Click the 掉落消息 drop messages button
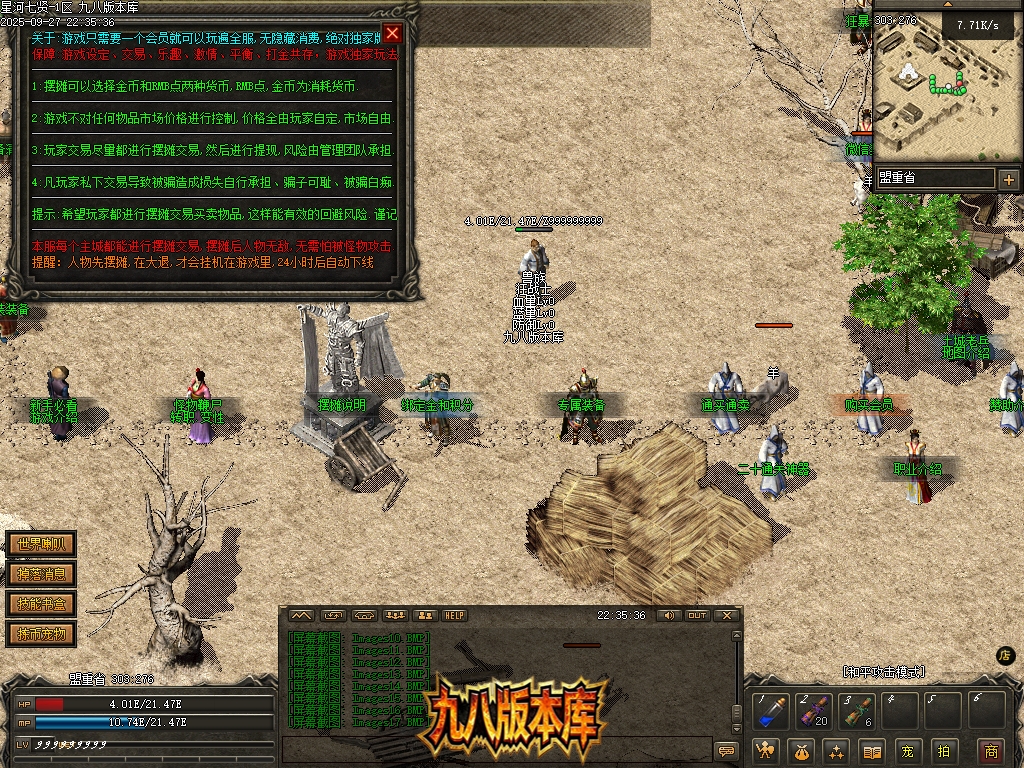Screen dimensions: 1024x768 coord(41,574)
